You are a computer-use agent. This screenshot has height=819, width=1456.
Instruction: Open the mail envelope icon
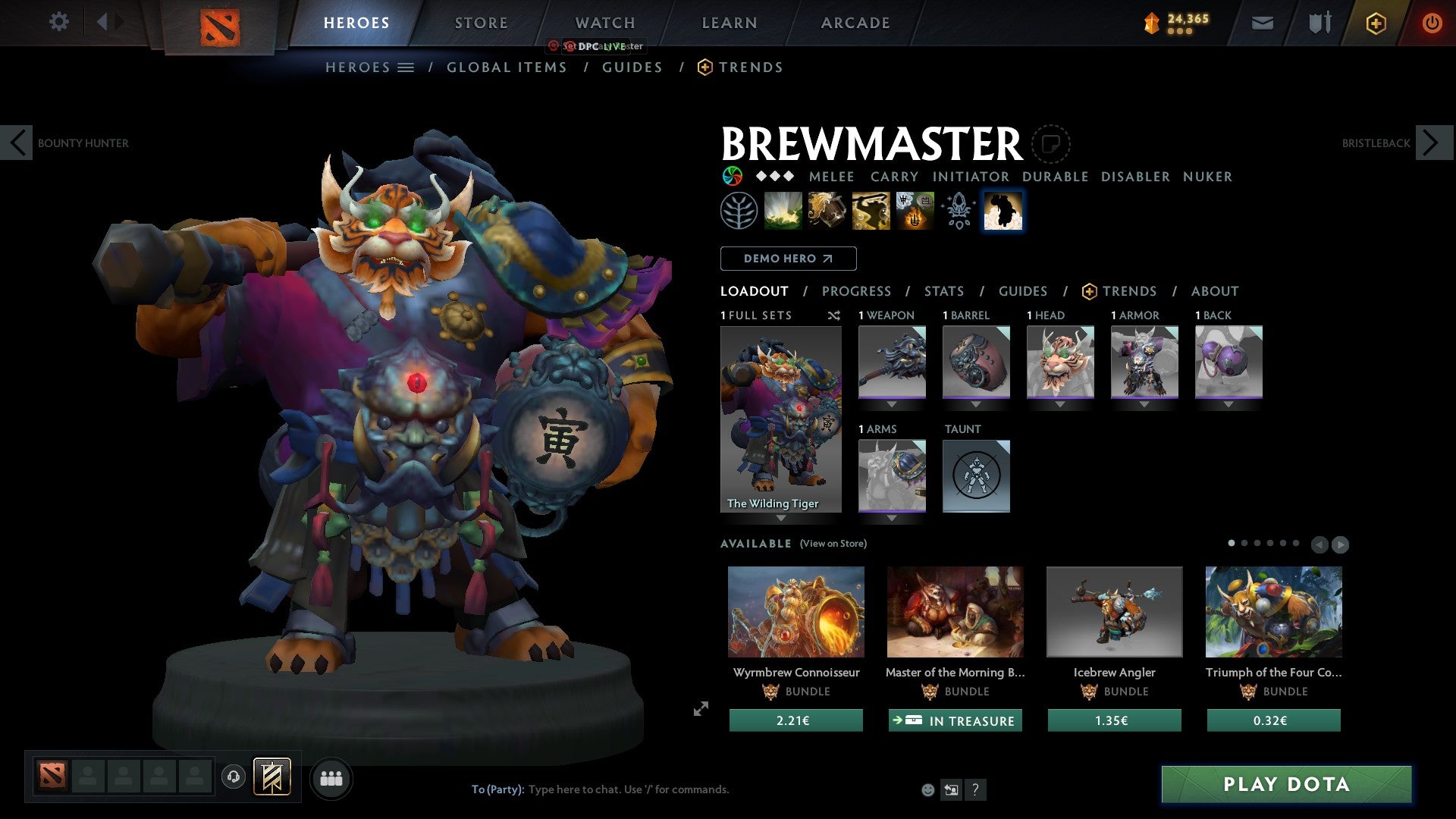(x=1263, y=23)
